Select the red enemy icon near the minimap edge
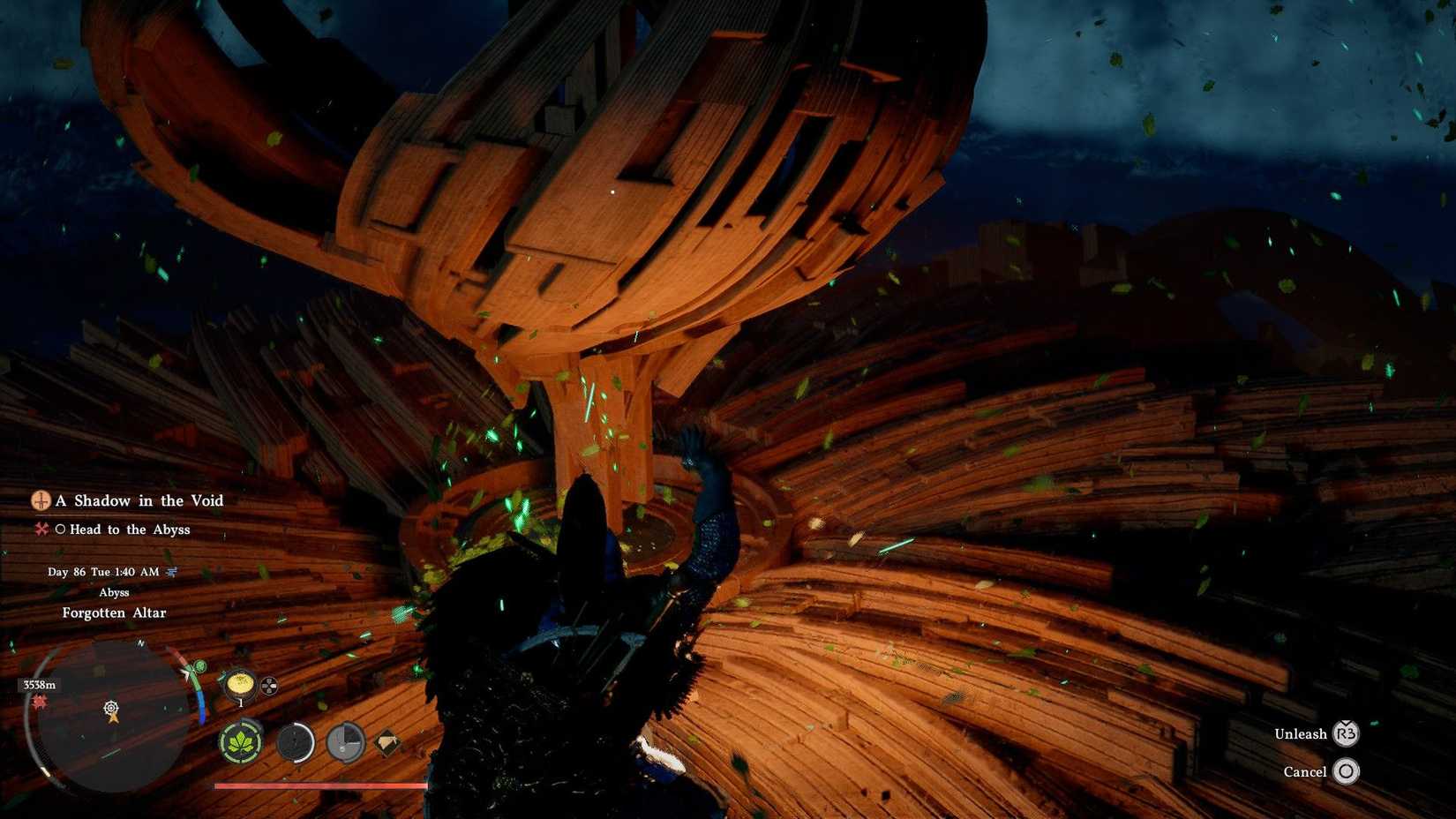The image size is (1456, 819). [40, 703]
